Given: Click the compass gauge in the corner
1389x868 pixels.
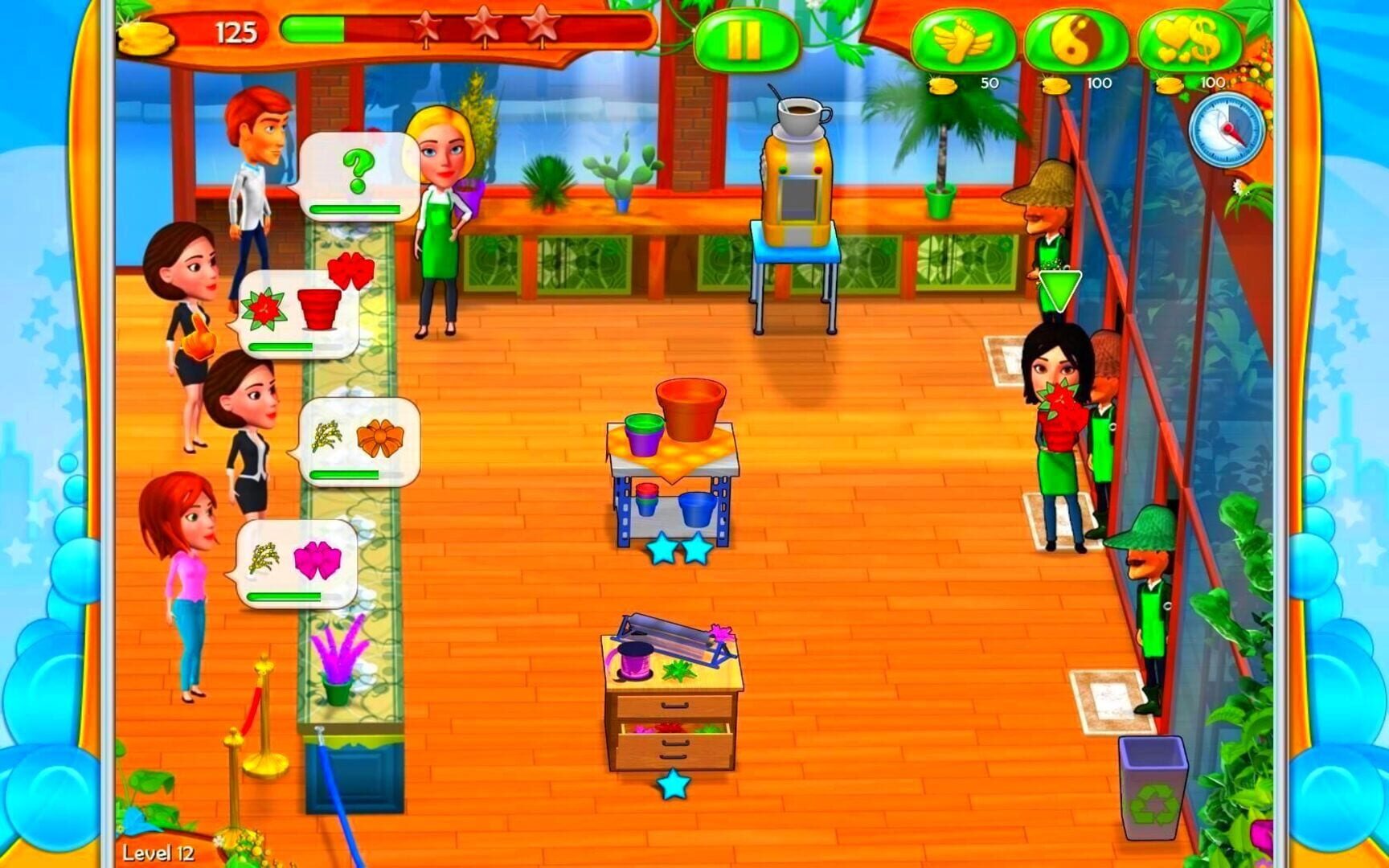Looking at the screenshot, I should point(1227,127).
